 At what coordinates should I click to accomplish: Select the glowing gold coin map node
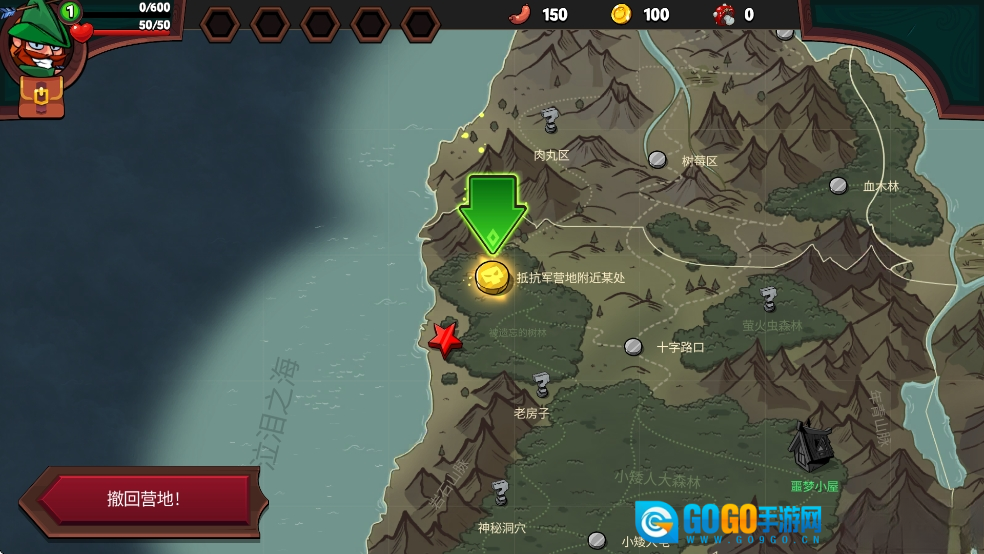click(492, 276)
